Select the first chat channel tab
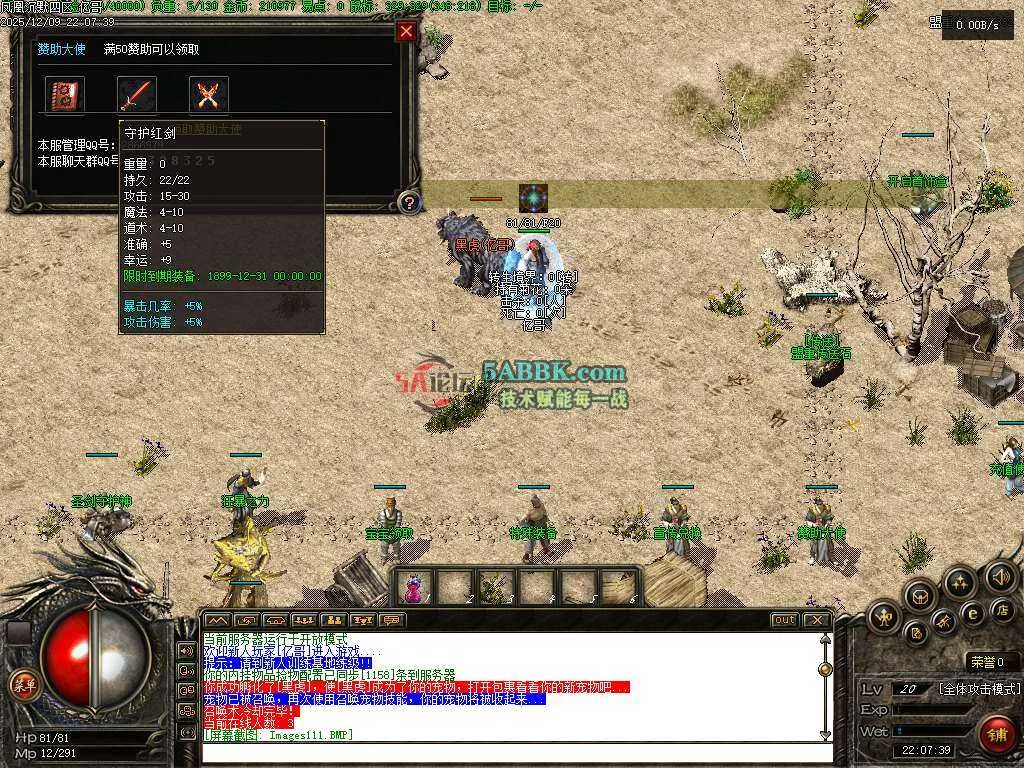The height and width of the screenshot is (768, 1024). pos(217,620)
